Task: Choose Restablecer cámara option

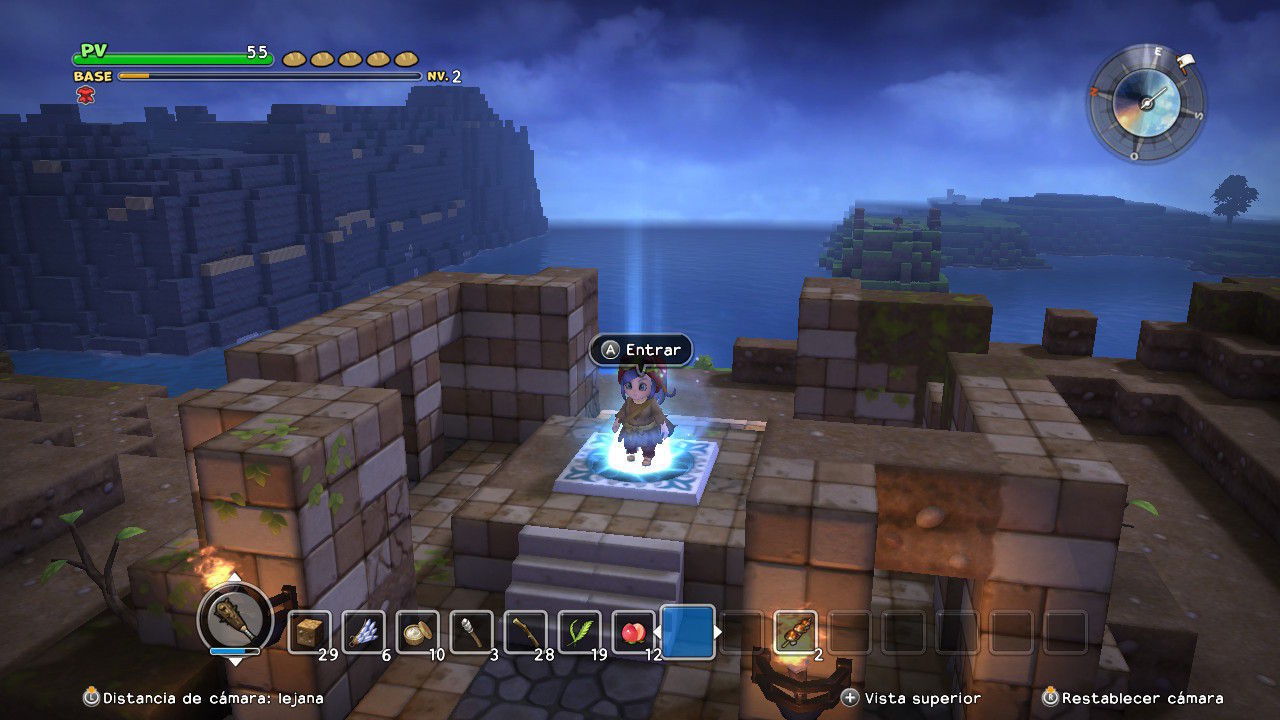Action: 1132,698
